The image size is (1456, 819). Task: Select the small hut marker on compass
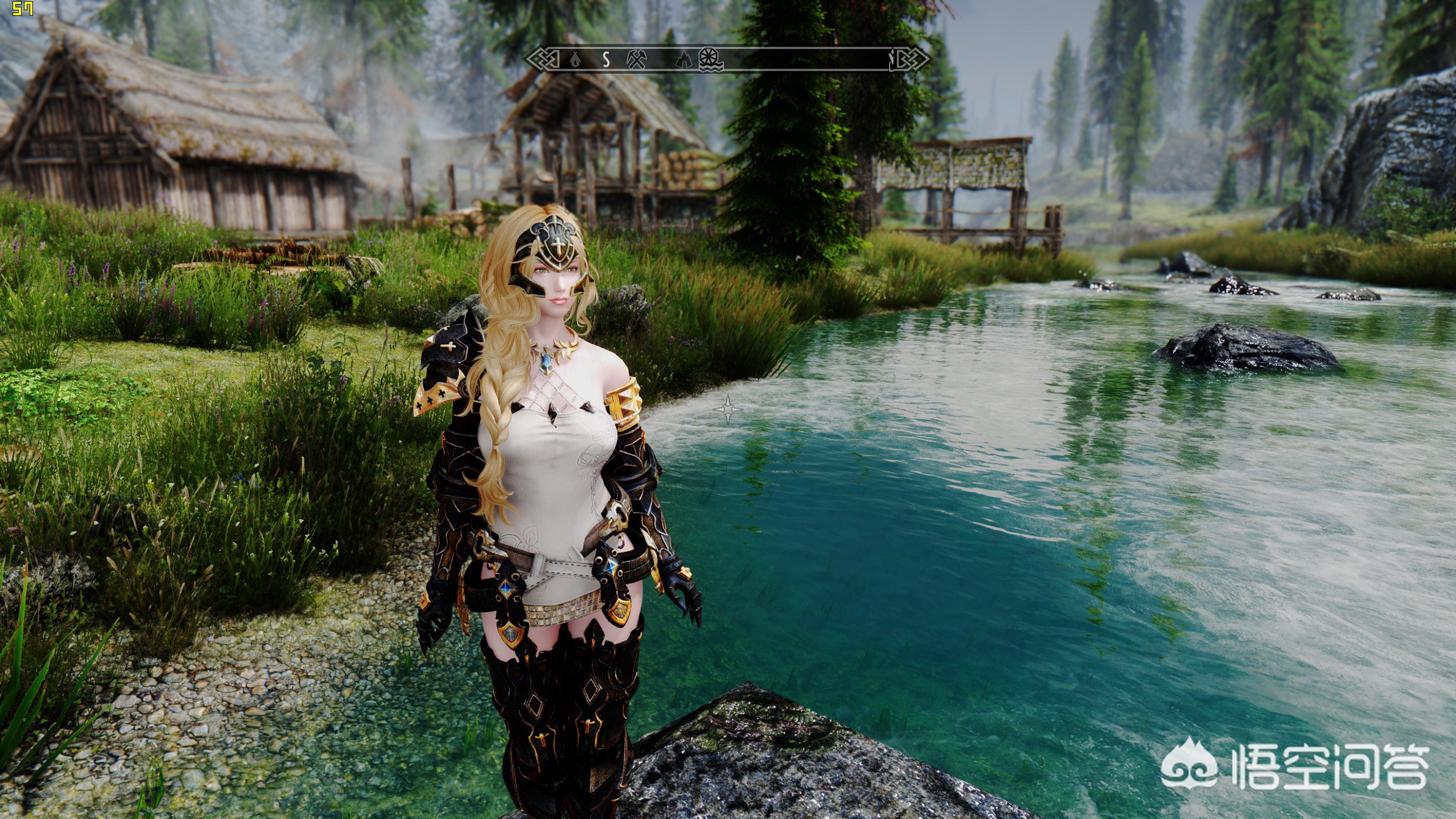(x=576, y=59)
